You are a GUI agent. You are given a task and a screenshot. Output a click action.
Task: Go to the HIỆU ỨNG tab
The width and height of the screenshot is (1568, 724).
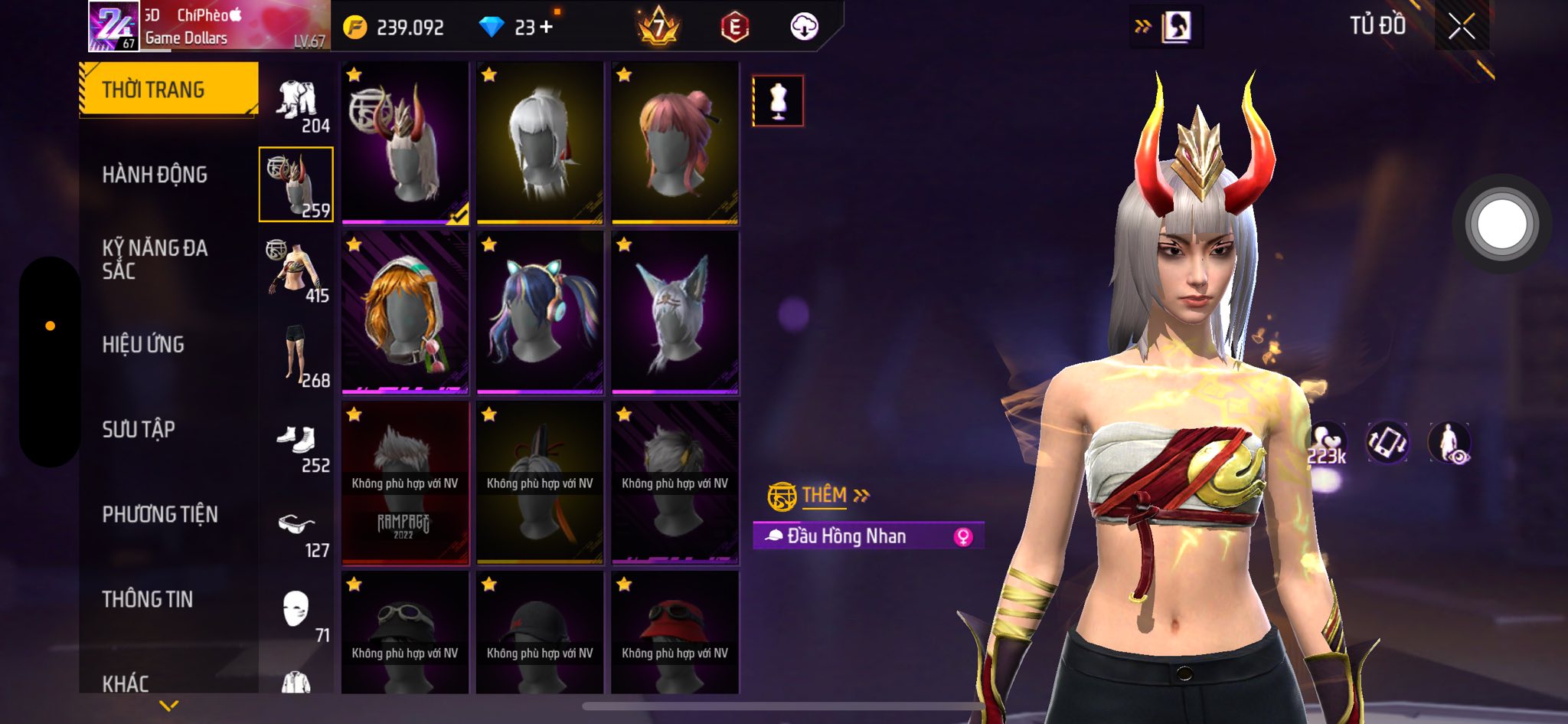(x=143, y=345)
